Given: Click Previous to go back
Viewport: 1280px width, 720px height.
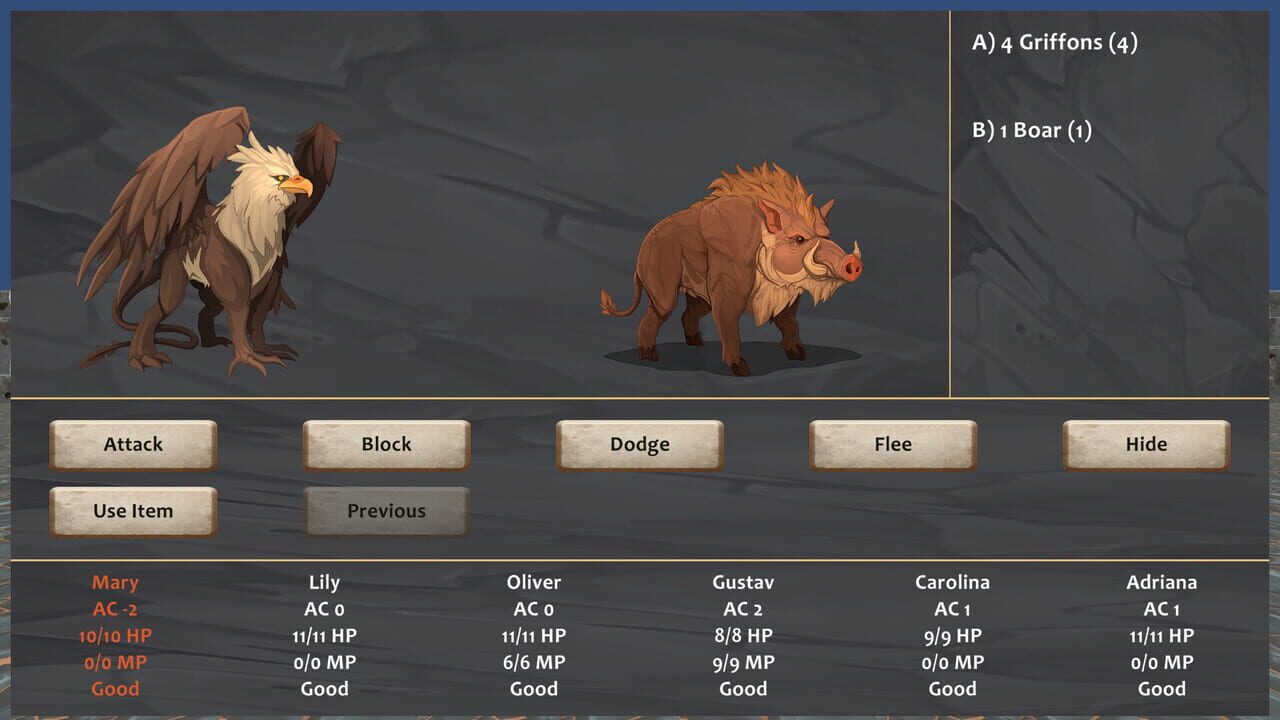Looking at the screenshot, I should [x=386, y=510].
